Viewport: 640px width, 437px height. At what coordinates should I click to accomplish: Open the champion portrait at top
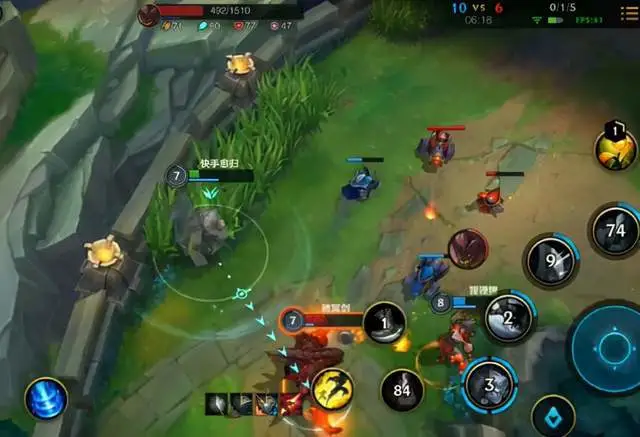149,13
